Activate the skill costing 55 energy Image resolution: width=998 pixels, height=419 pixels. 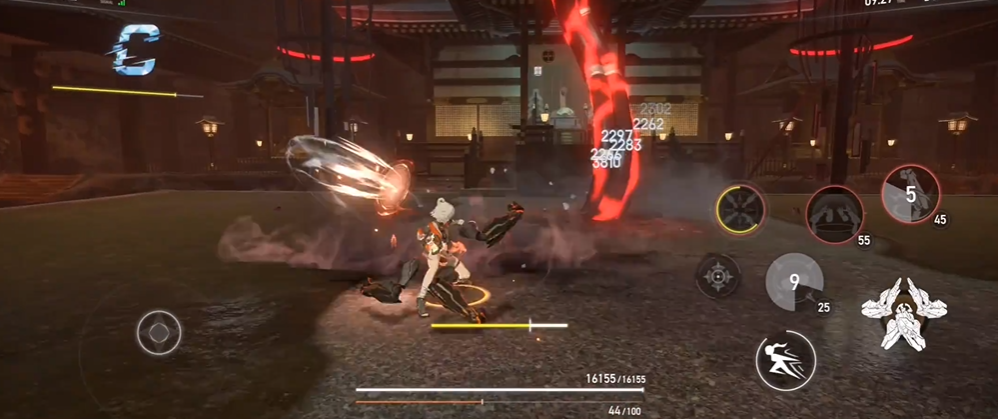point(835,214)
